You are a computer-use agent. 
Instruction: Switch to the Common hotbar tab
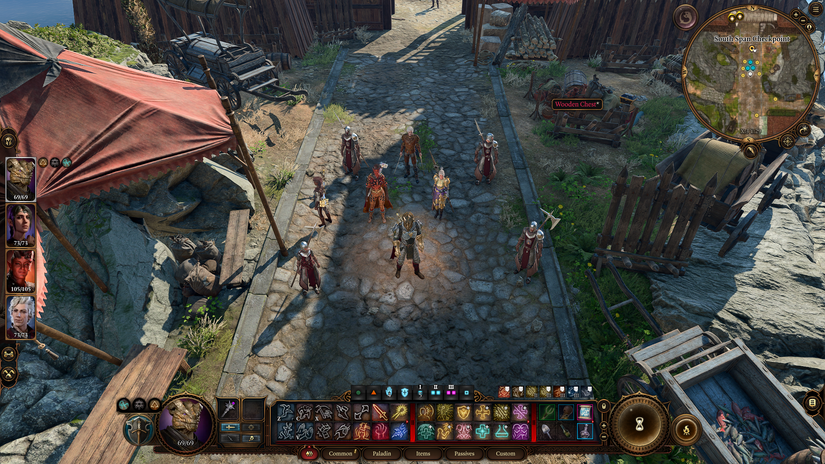(x=340, y=453)
